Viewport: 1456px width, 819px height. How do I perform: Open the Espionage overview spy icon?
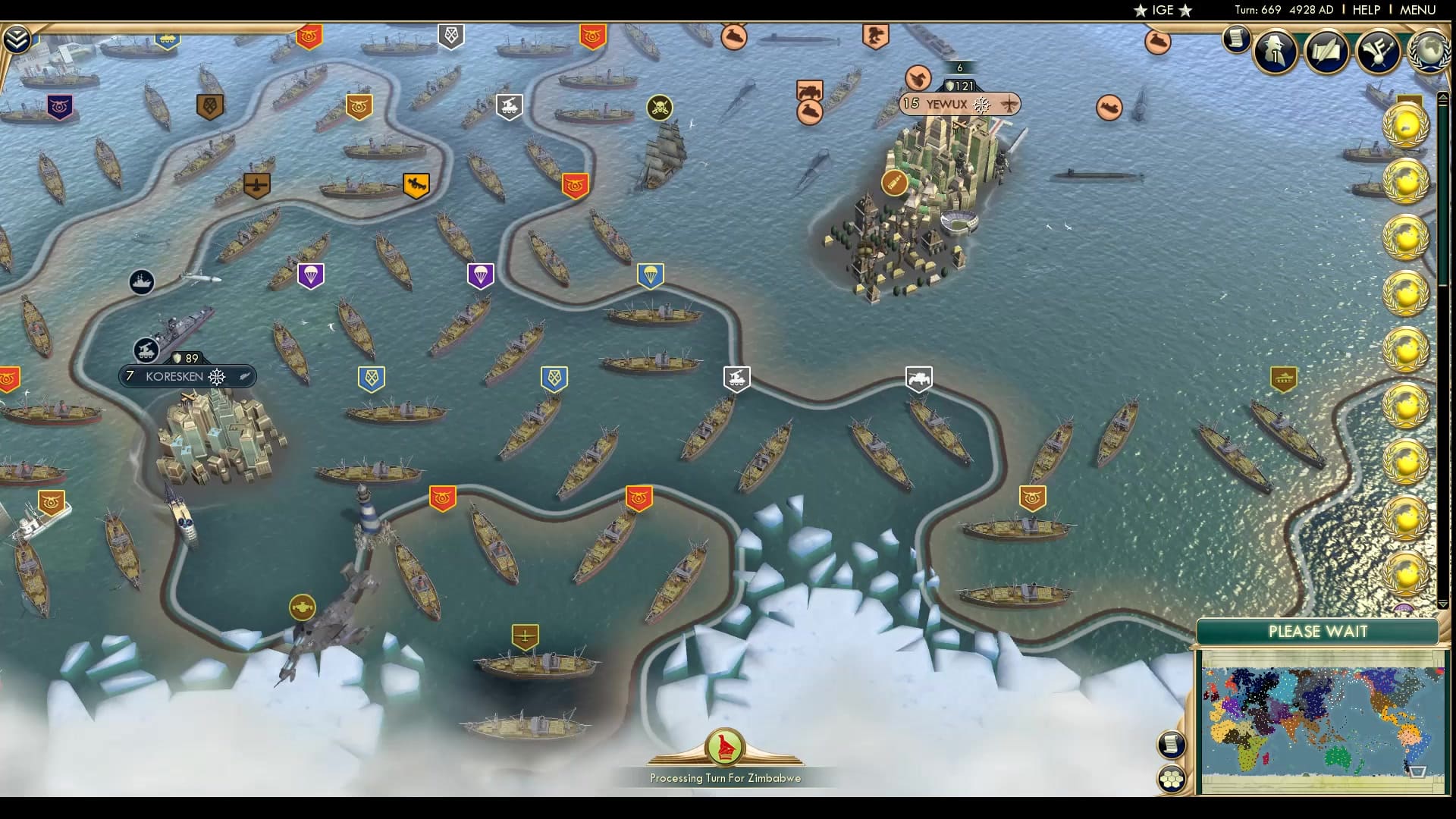tap(1275, 52)
